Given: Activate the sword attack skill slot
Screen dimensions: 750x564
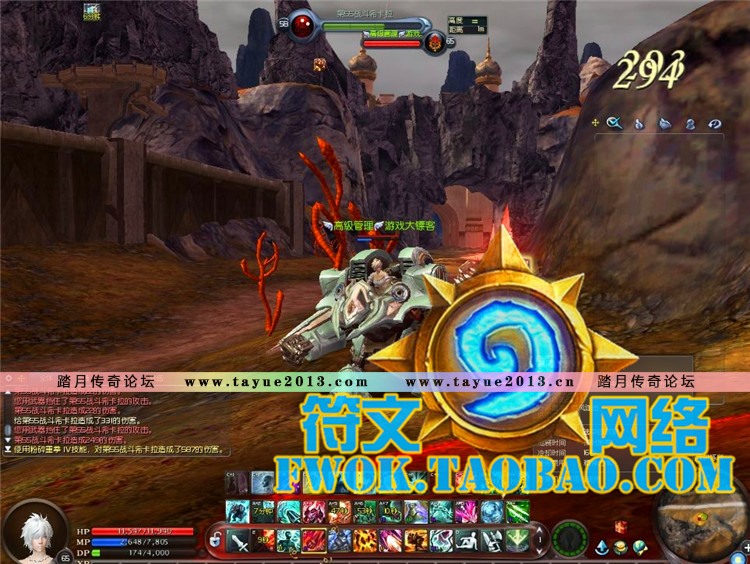Looking at the screenshot, I should 238,541.
